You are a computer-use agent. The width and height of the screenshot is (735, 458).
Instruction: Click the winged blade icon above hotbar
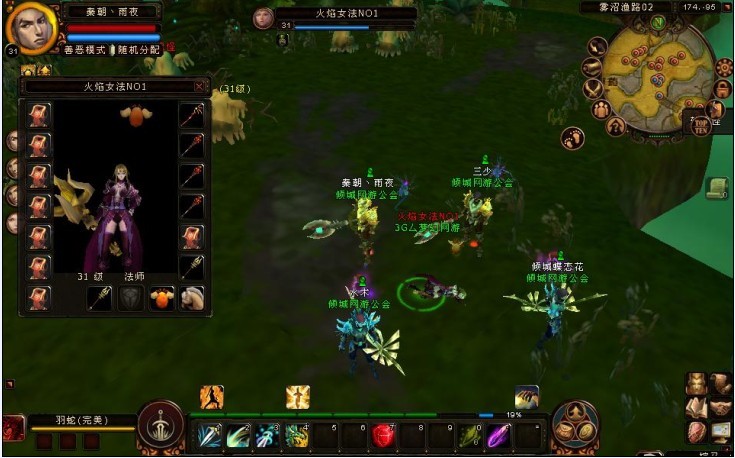(x=527, y=397)
